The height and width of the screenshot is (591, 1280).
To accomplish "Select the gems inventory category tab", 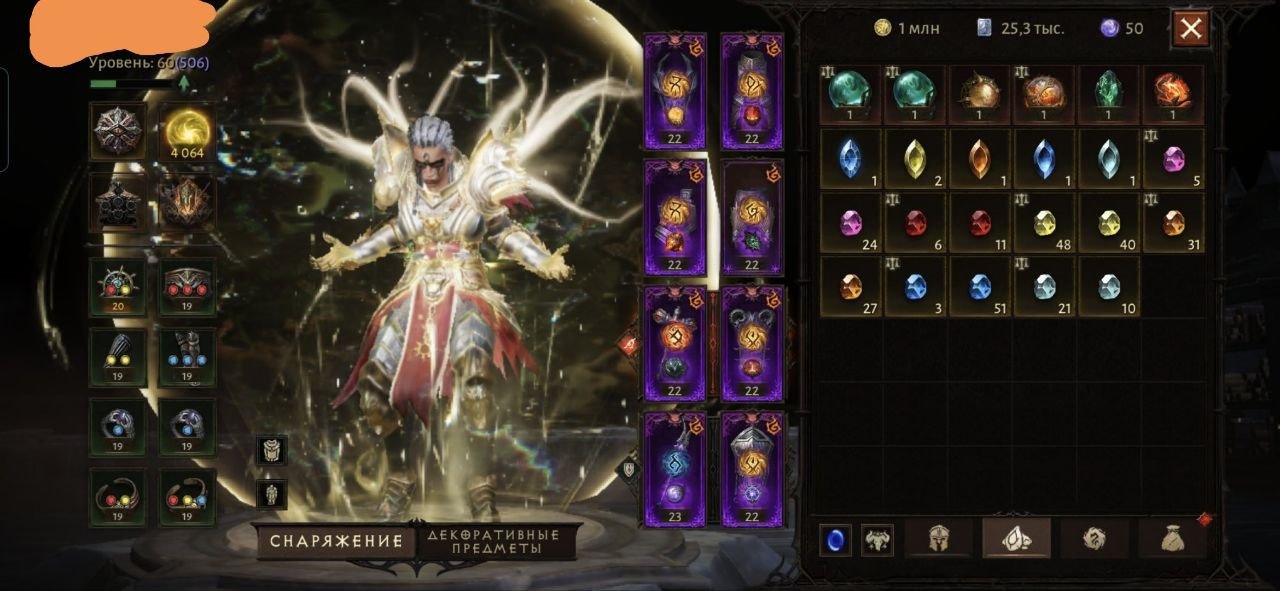I will pyautogui.click(x=1016, y=538).
